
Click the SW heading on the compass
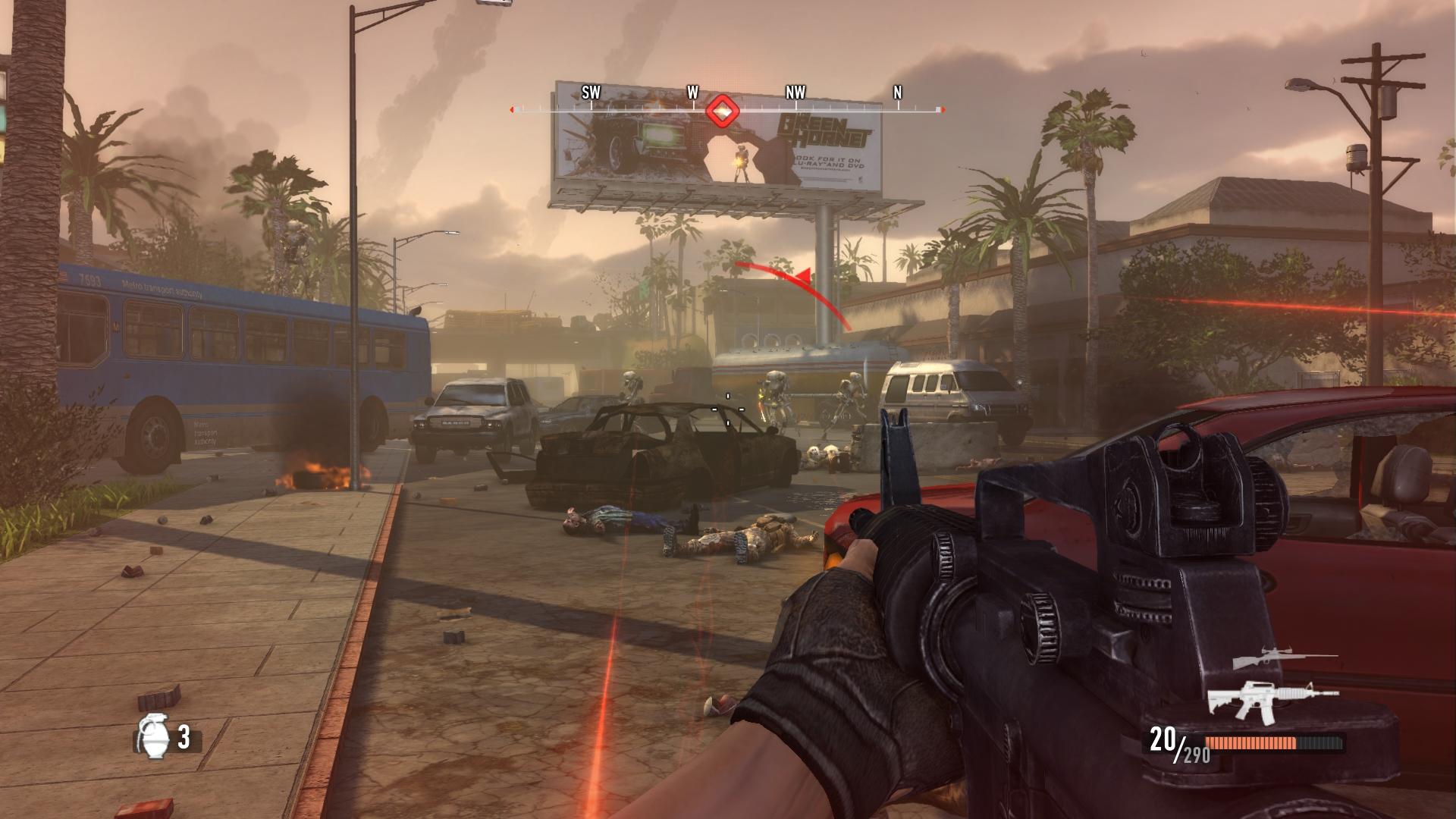tap(591, 93)
